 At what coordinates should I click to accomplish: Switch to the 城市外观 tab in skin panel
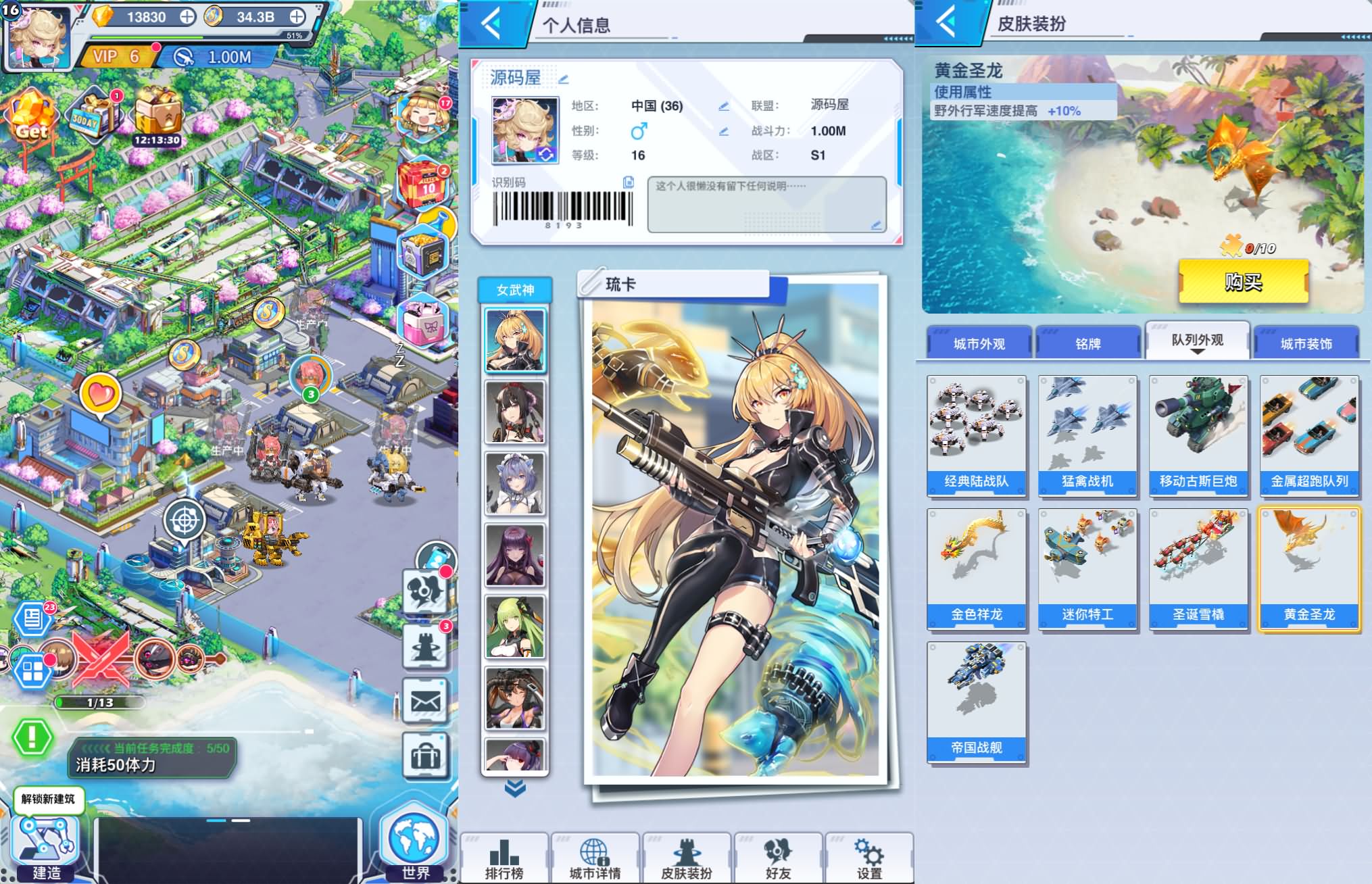tap(978, 343)
